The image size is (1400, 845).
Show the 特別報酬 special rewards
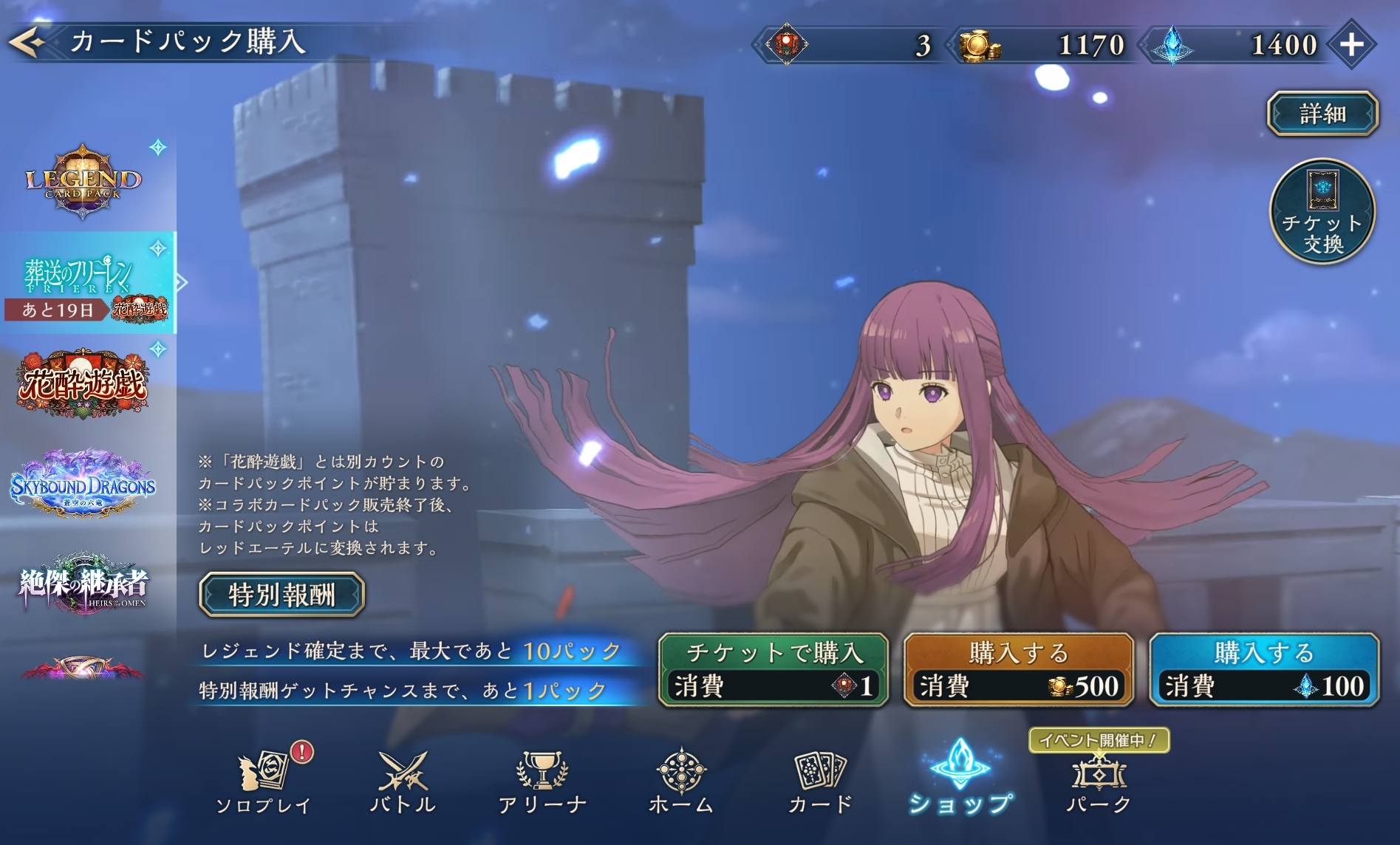click(281, 595)
